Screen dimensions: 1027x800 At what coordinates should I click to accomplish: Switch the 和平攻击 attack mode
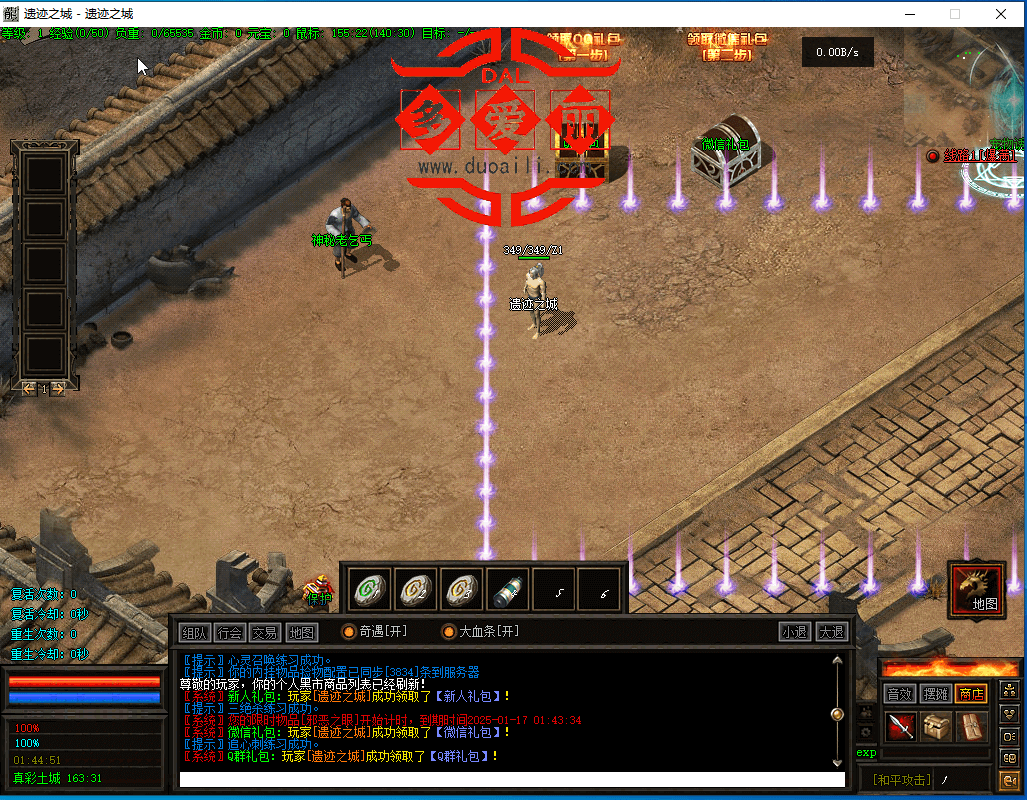pos(900,780)
